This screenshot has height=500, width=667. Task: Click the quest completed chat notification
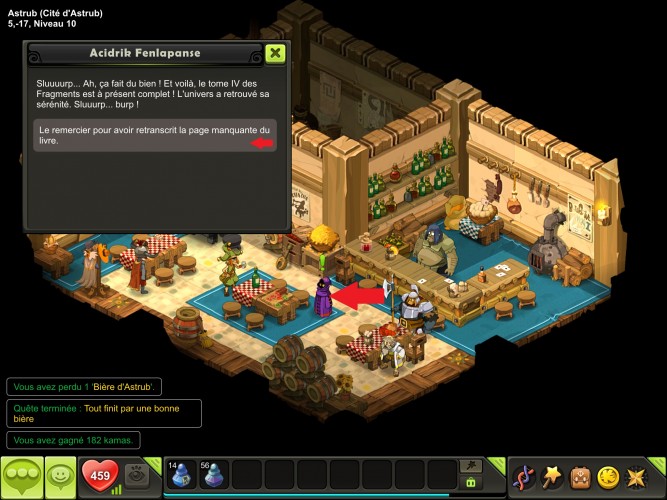coord(104,413)
